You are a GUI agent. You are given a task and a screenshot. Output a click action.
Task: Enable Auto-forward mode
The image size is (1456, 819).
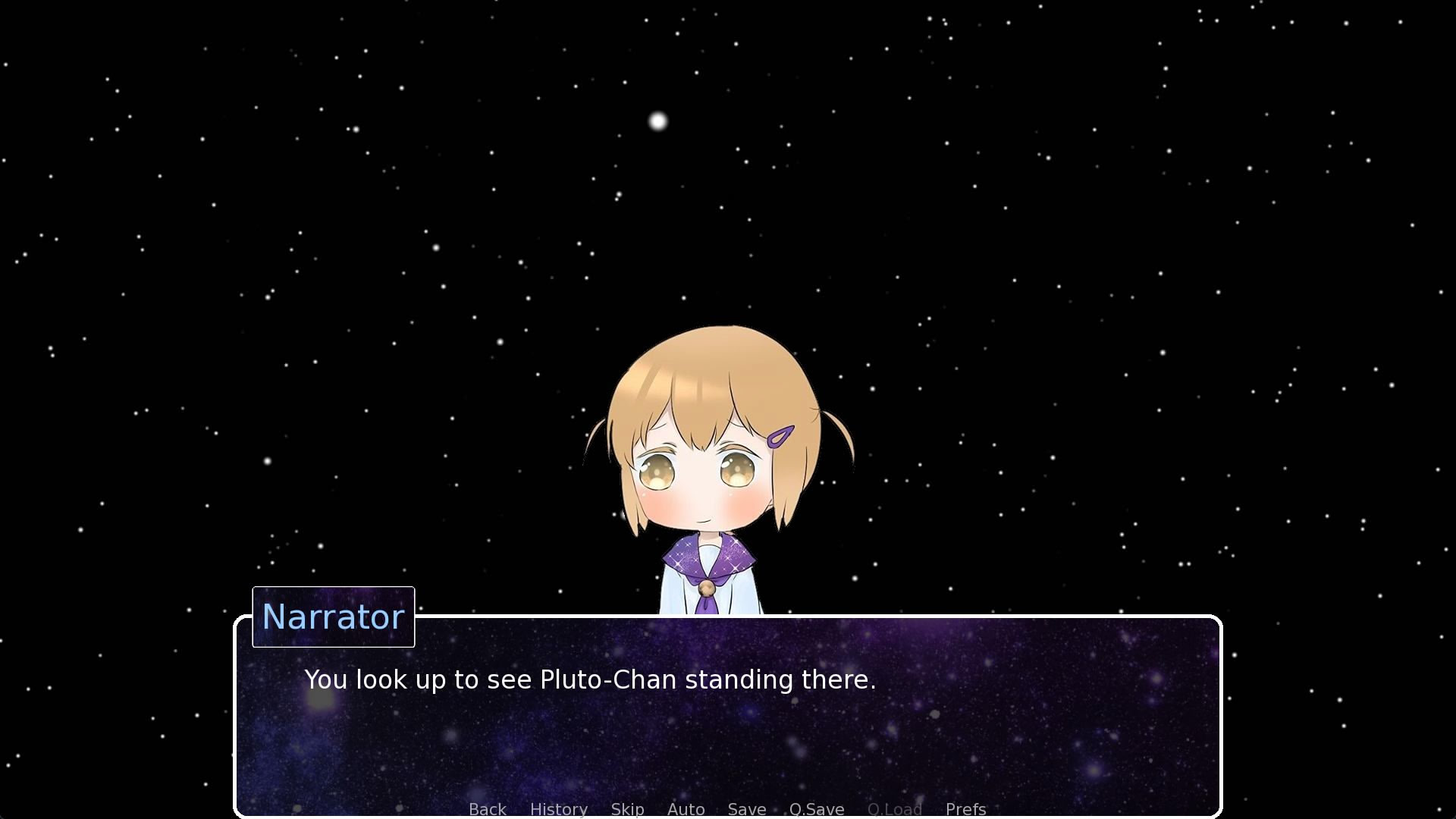coord(685,809)
